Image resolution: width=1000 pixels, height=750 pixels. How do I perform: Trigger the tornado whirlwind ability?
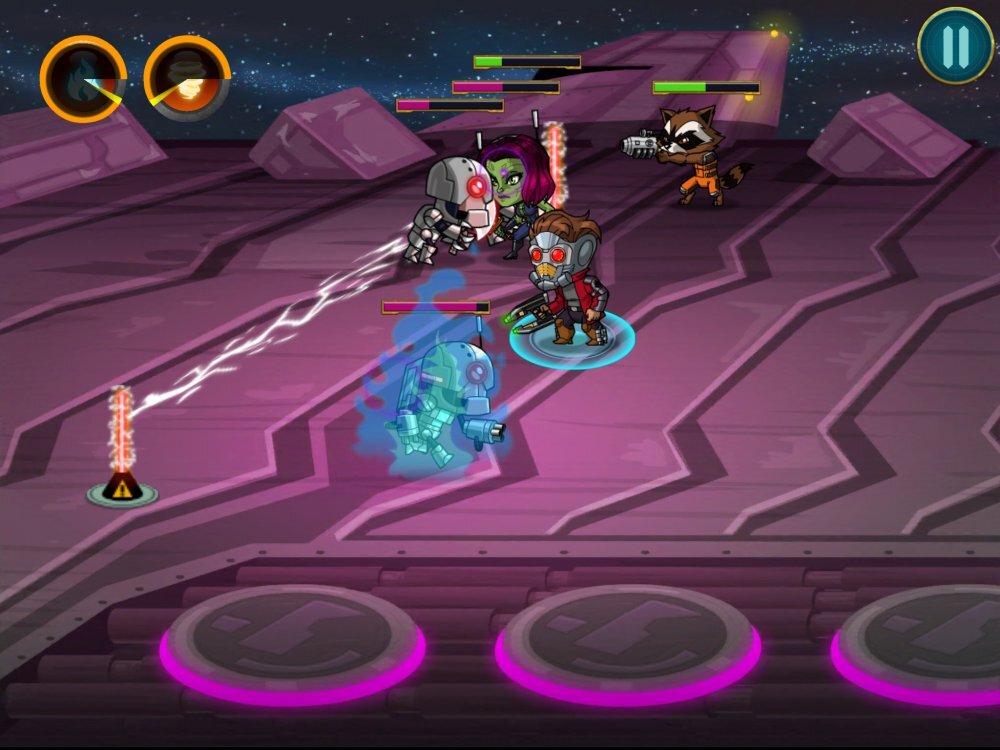(x=187, y=78)
